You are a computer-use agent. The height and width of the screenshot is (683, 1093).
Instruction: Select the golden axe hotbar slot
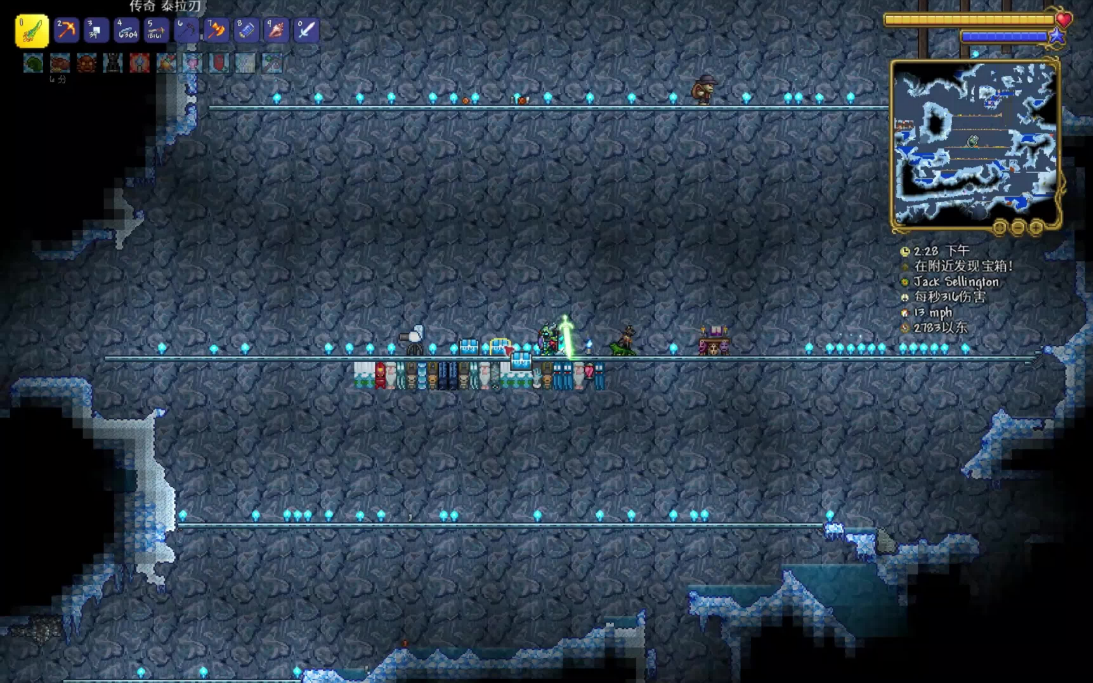pyautogui.click(x=216, y=30)
